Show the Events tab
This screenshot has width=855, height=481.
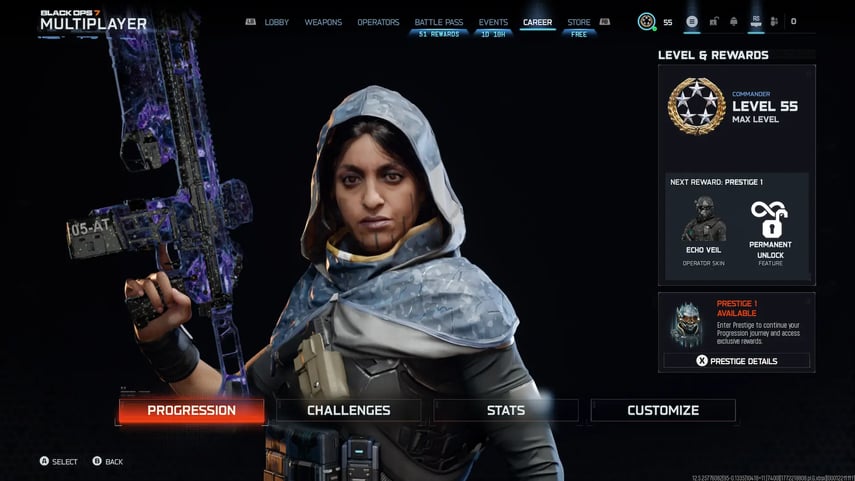493,22
